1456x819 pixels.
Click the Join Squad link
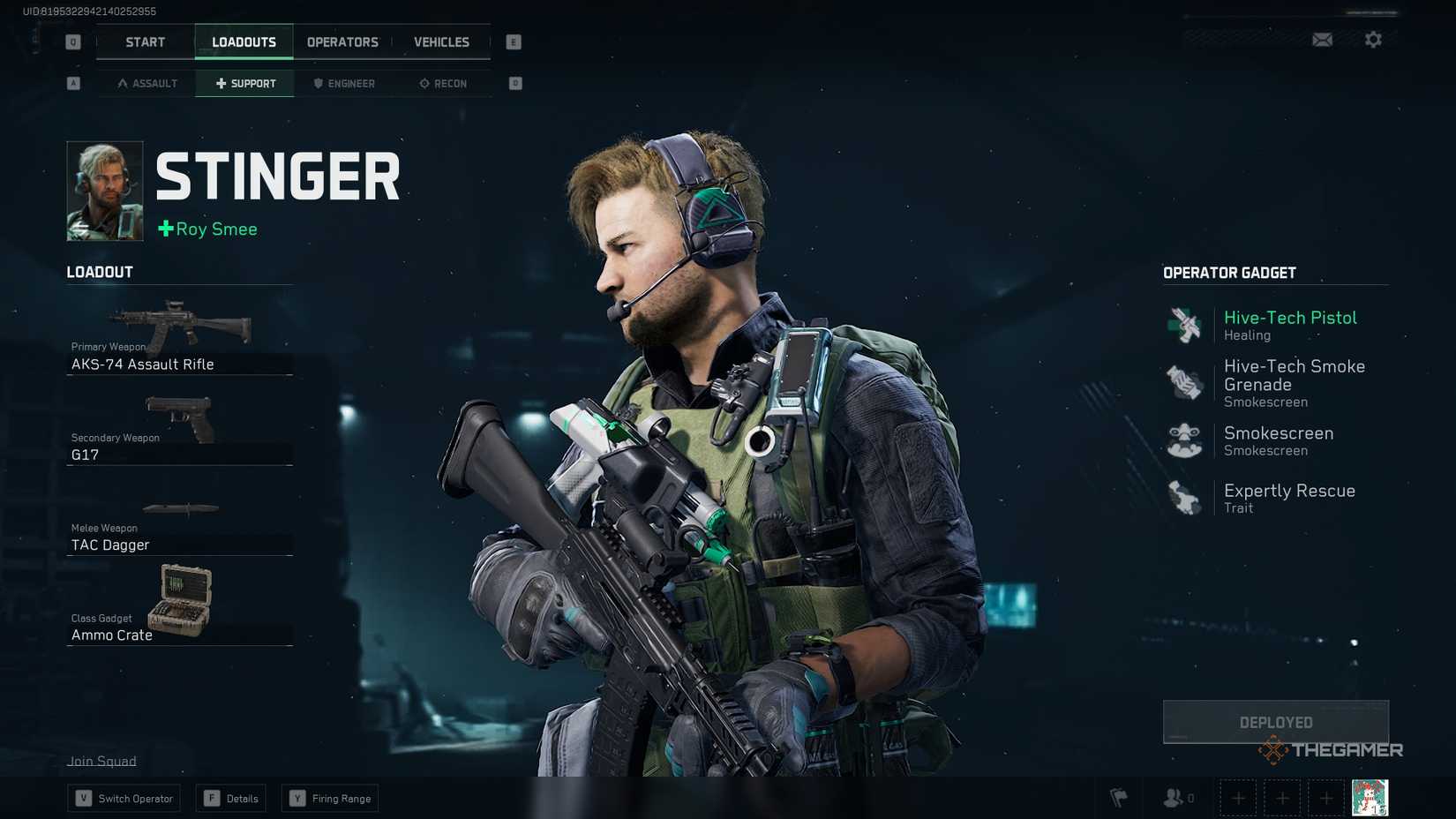click(x=101, y=761)
